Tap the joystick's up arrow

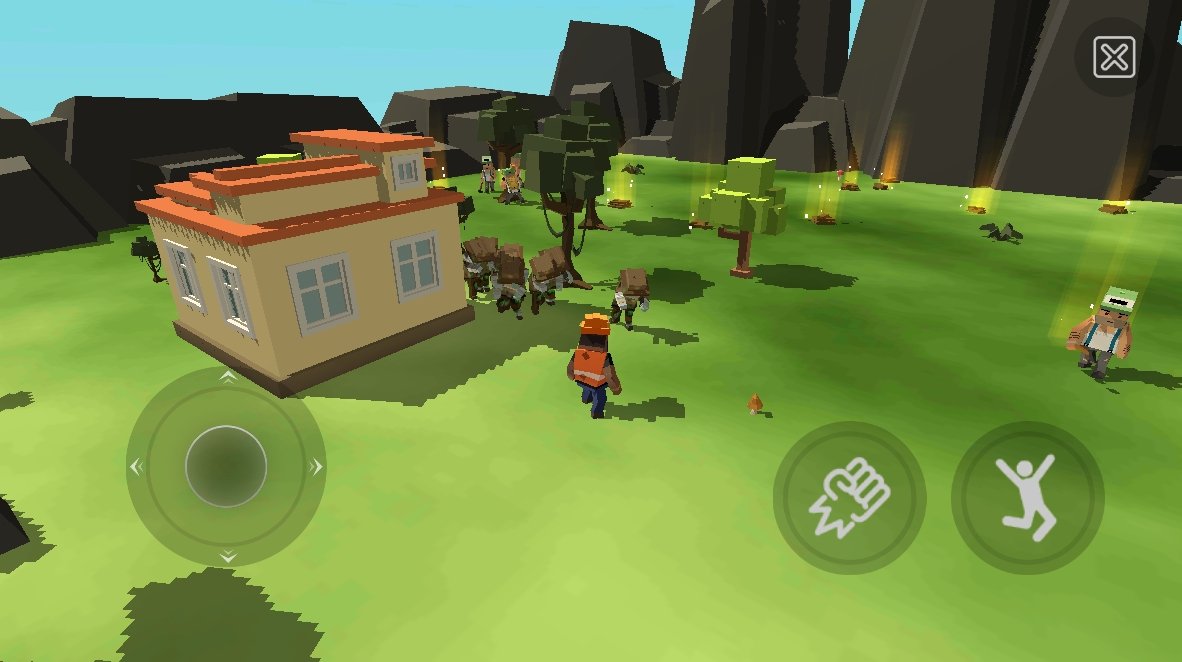coord(227,378)
